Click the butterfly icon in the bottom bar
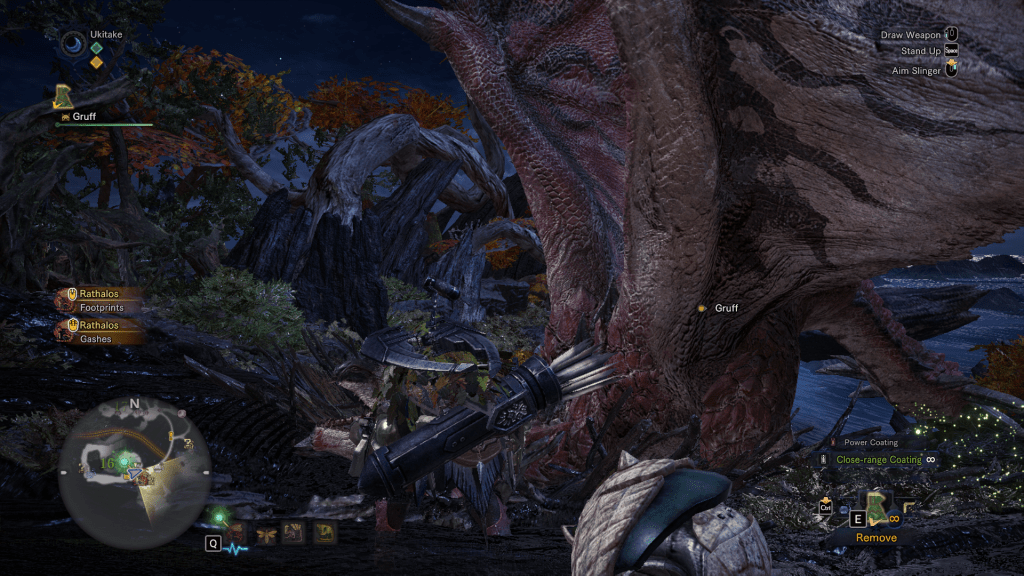 268,532
